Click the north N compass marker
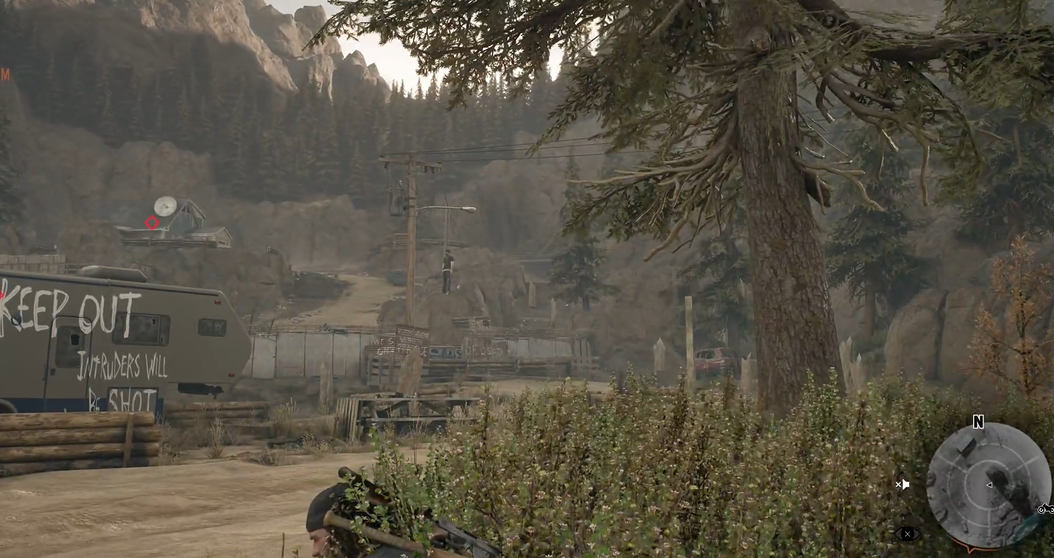 (x=978, y=422)
